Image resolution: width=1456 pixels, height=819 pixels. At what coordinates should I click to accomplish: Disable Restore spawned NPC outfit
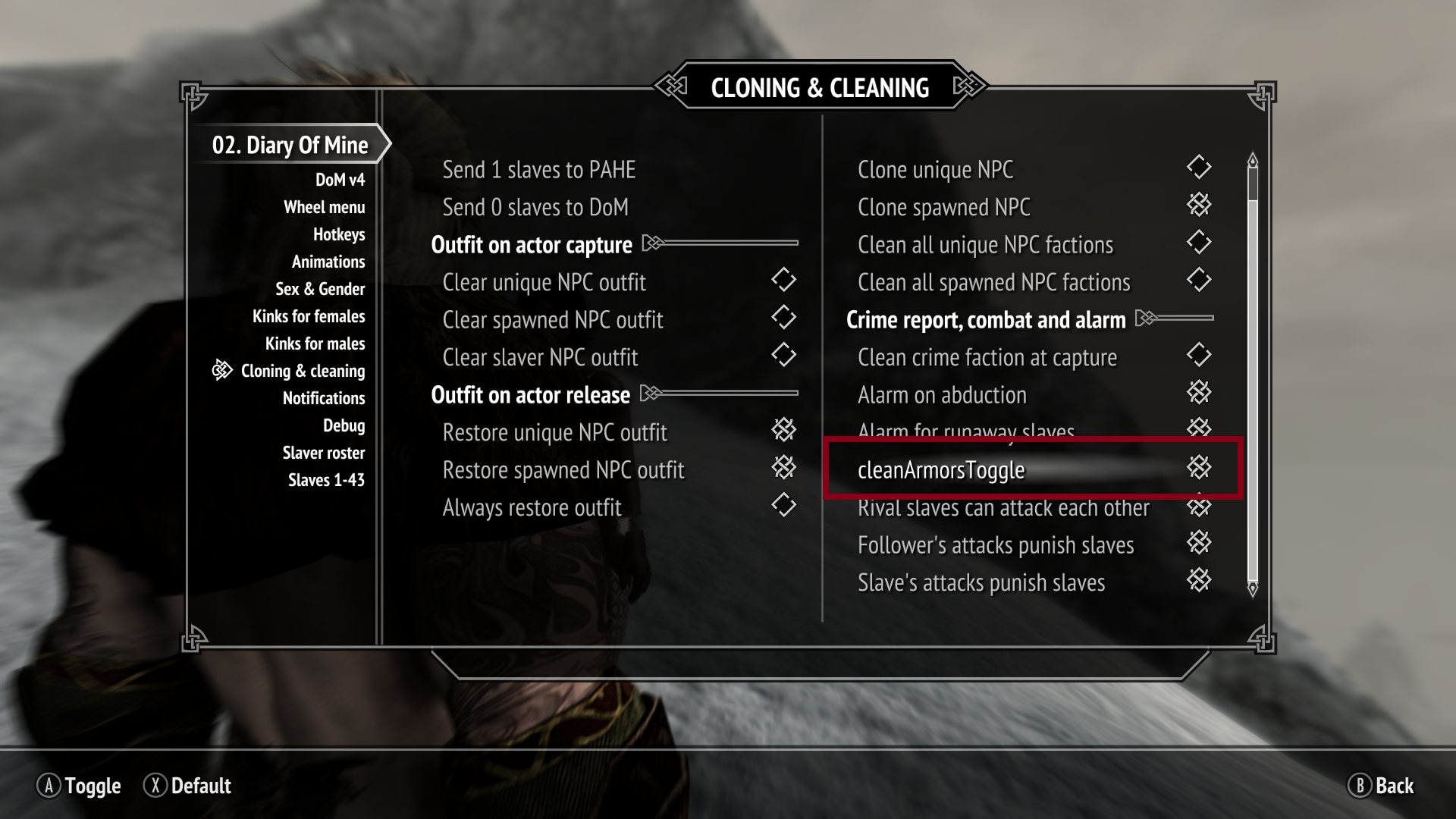click(x=785, y=468)
